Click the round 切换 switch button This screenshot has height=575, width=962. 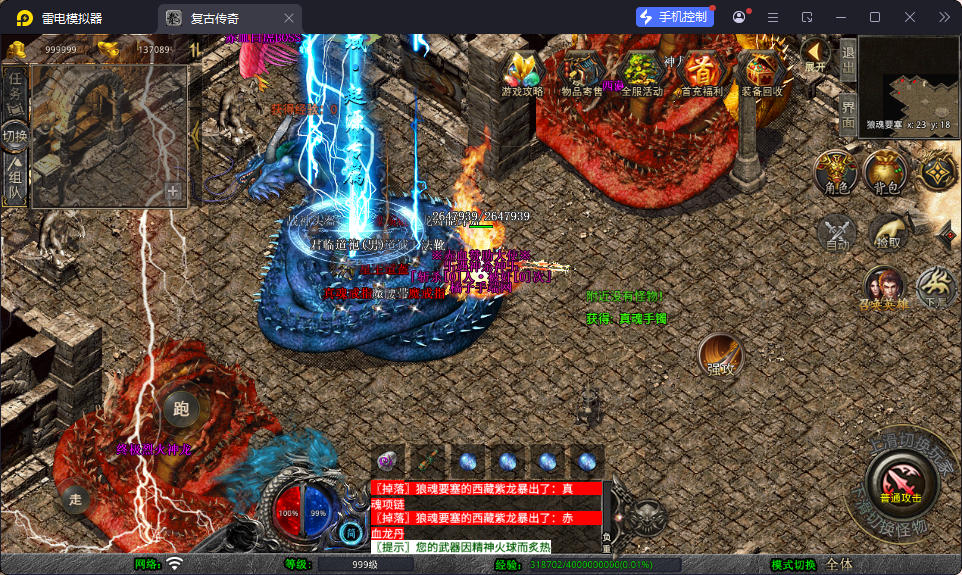(15, 135)
